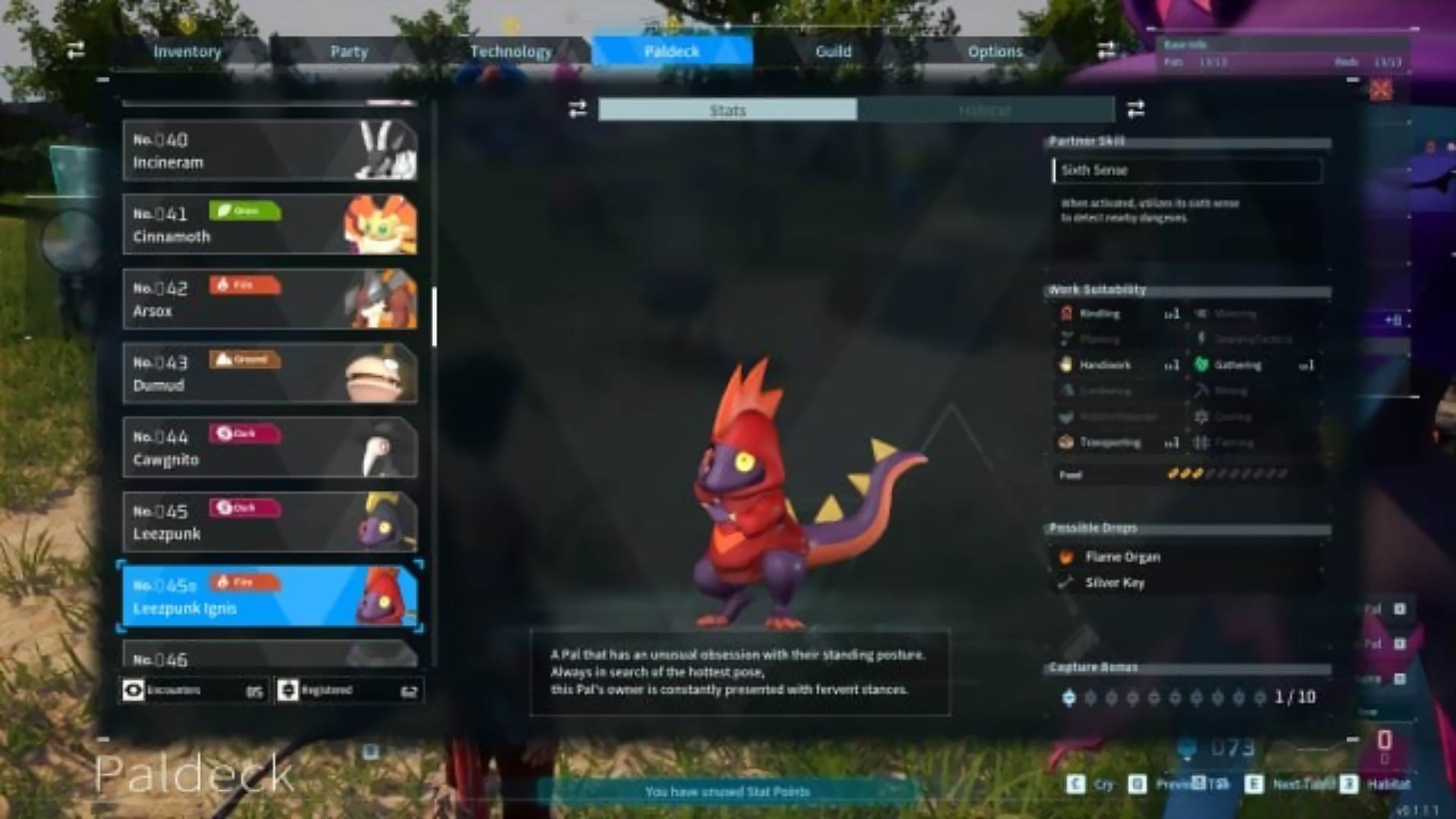1456x819 pixels.
Task: Select the Kindling work suitability icon
Action: tap(1068, 313)
